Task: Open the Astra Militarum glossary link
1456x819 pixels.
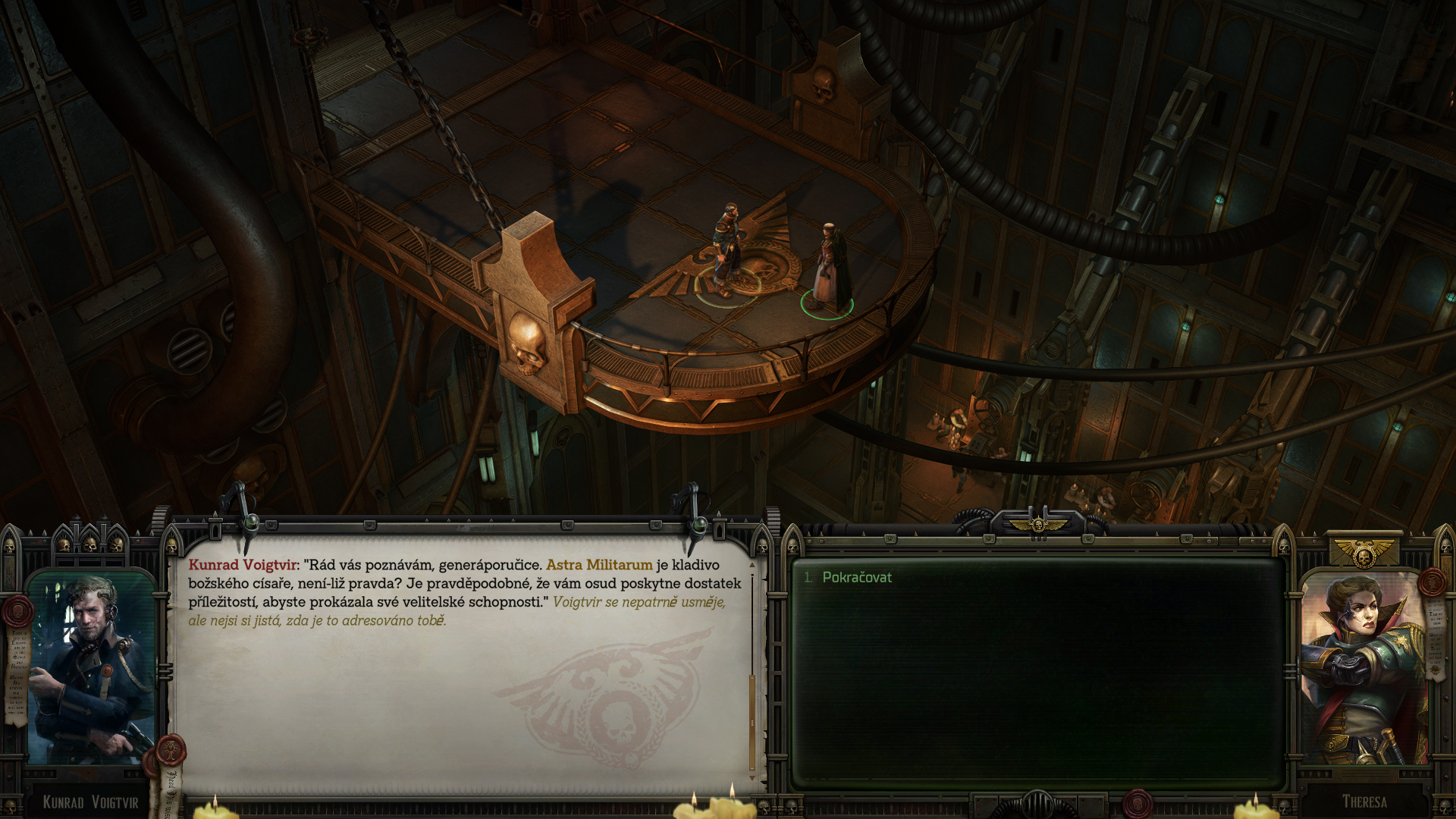Action: pyautogui.click(x=599, y=565)
